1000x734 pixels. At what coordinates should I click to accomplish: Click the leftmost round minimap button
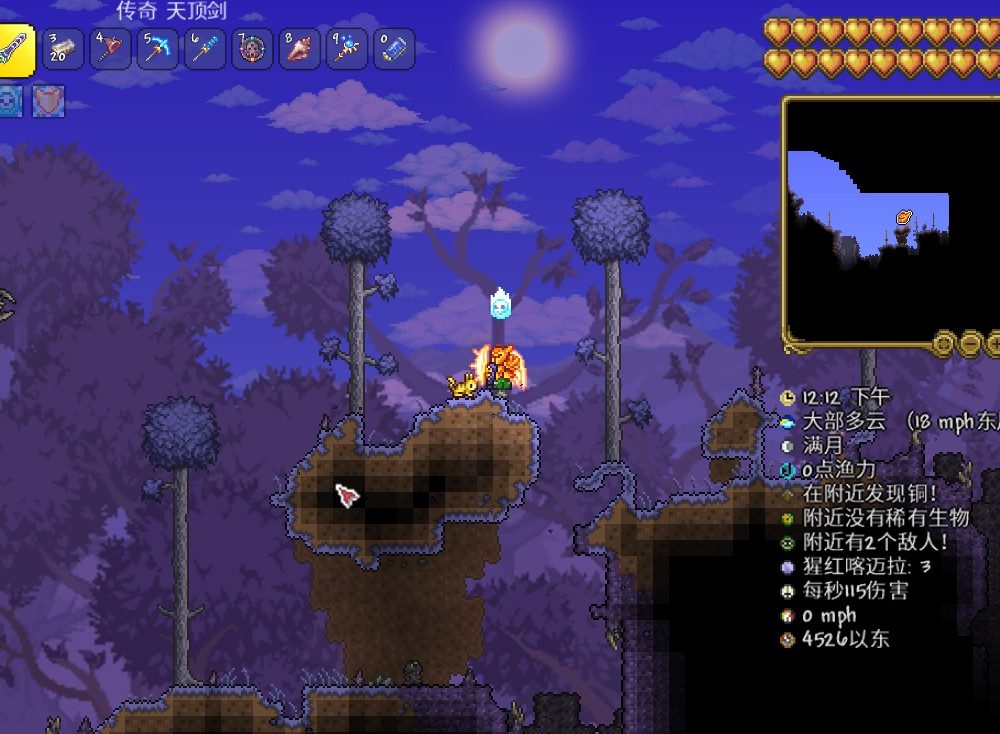coord(943,344)
